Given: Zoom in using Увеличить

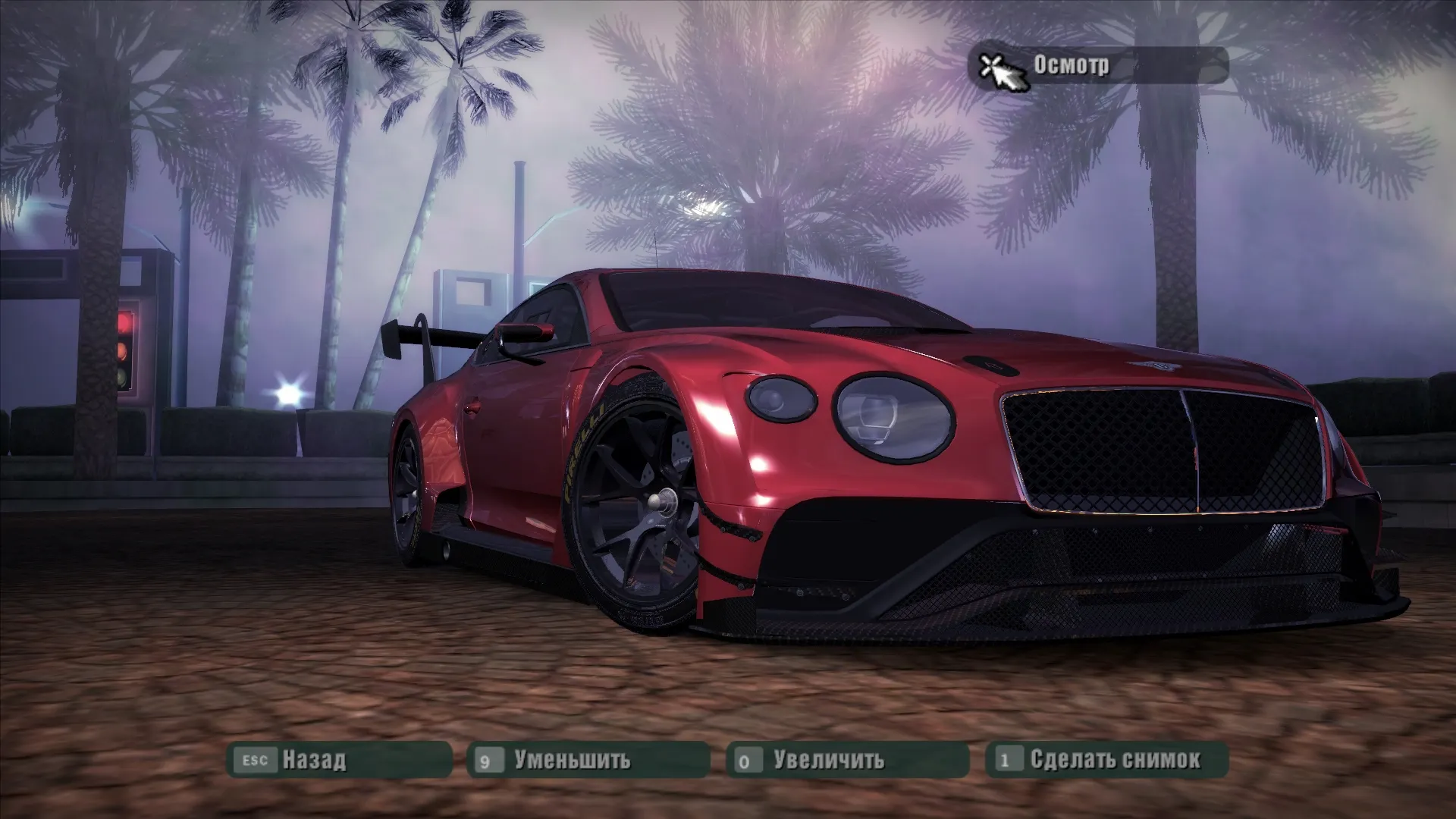Looking at the screenshot, I should pyautogui.click(x=847, y=759).
